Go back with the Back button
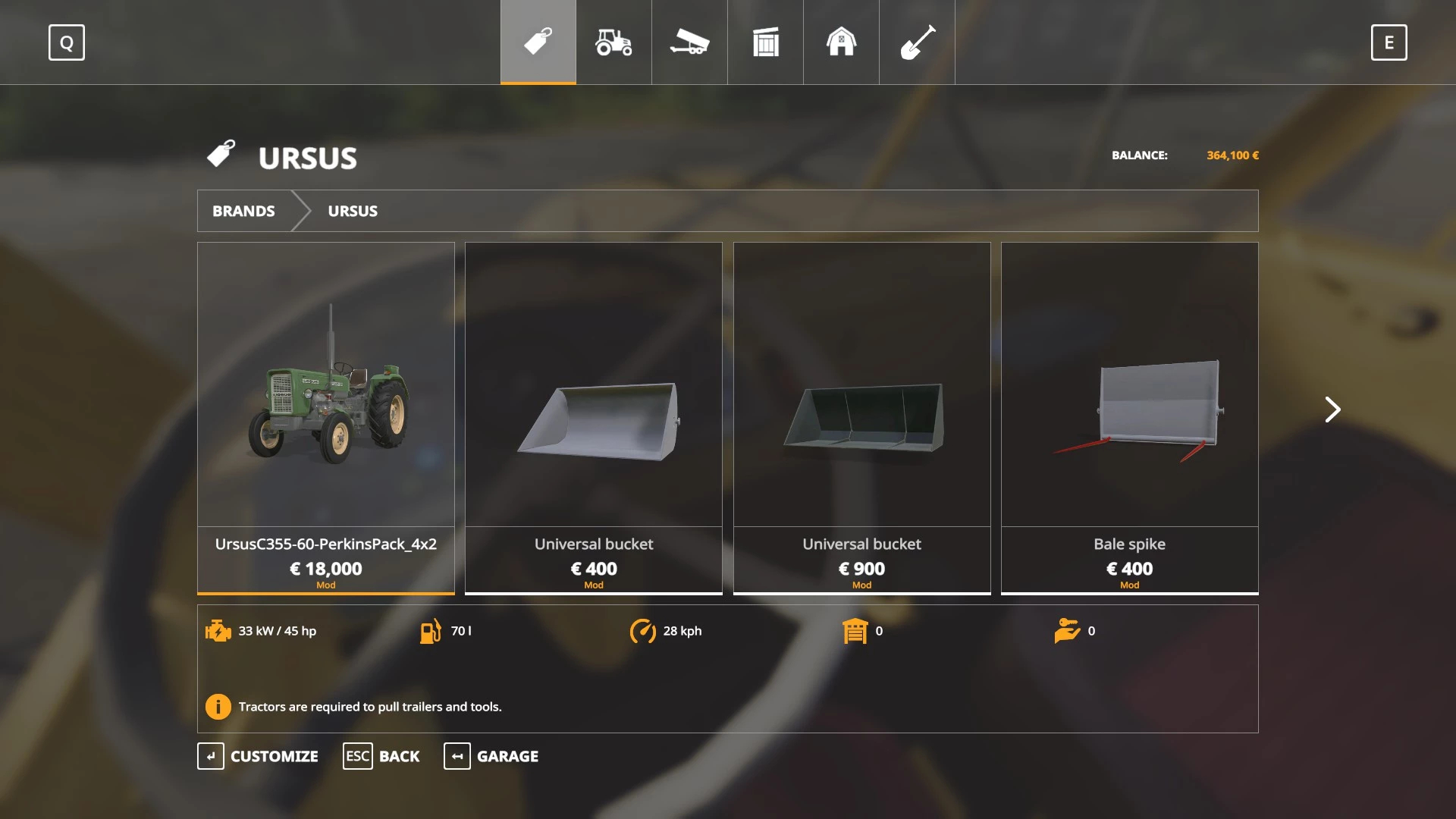The width and height of the screenshot is (1456, 819). 381,756
